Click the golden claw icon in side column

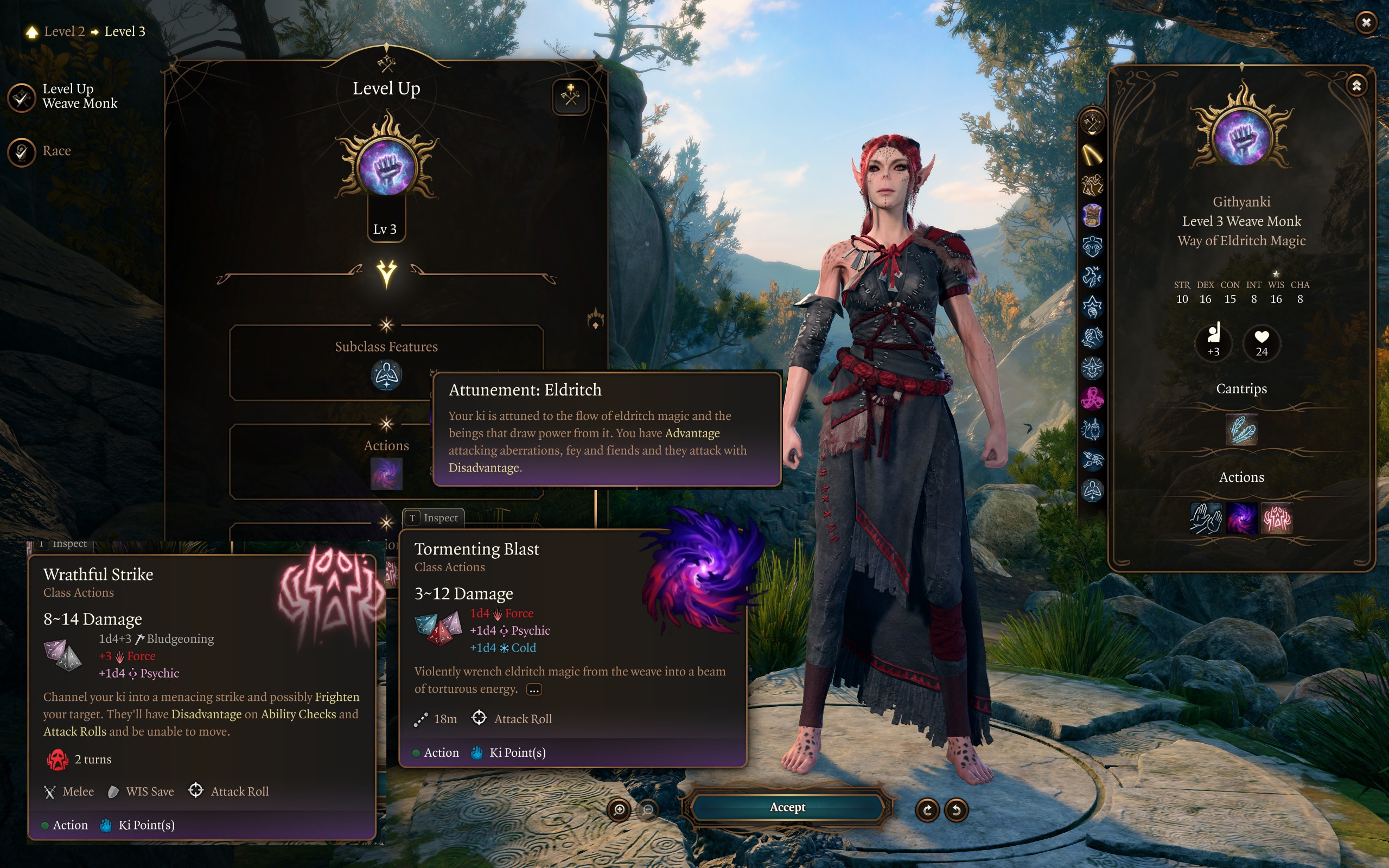coord(1092,155)
